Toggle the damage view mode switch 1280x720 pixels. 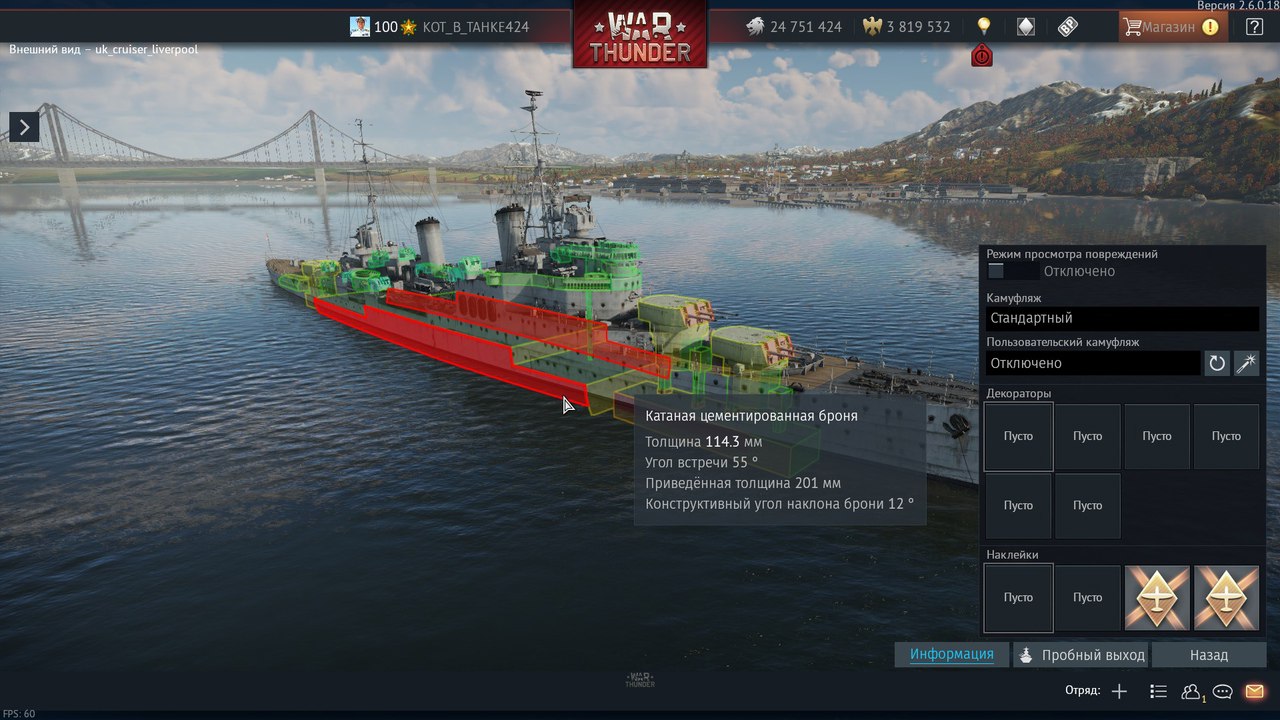pyautogui.click(x=1010, y=271)
